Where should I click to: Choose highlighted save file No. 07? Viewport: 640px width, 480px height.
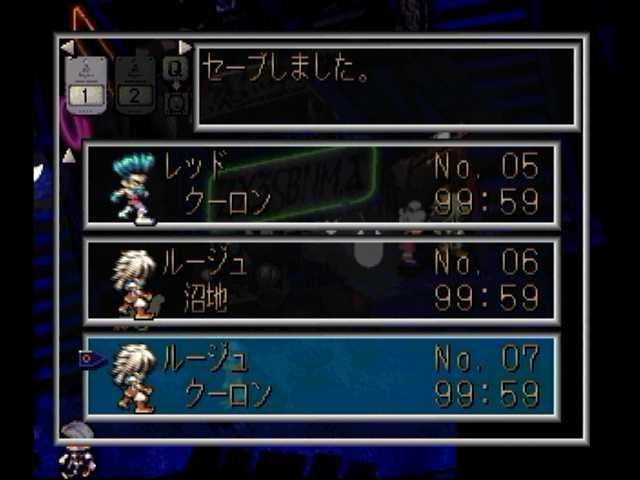(321, 377)
